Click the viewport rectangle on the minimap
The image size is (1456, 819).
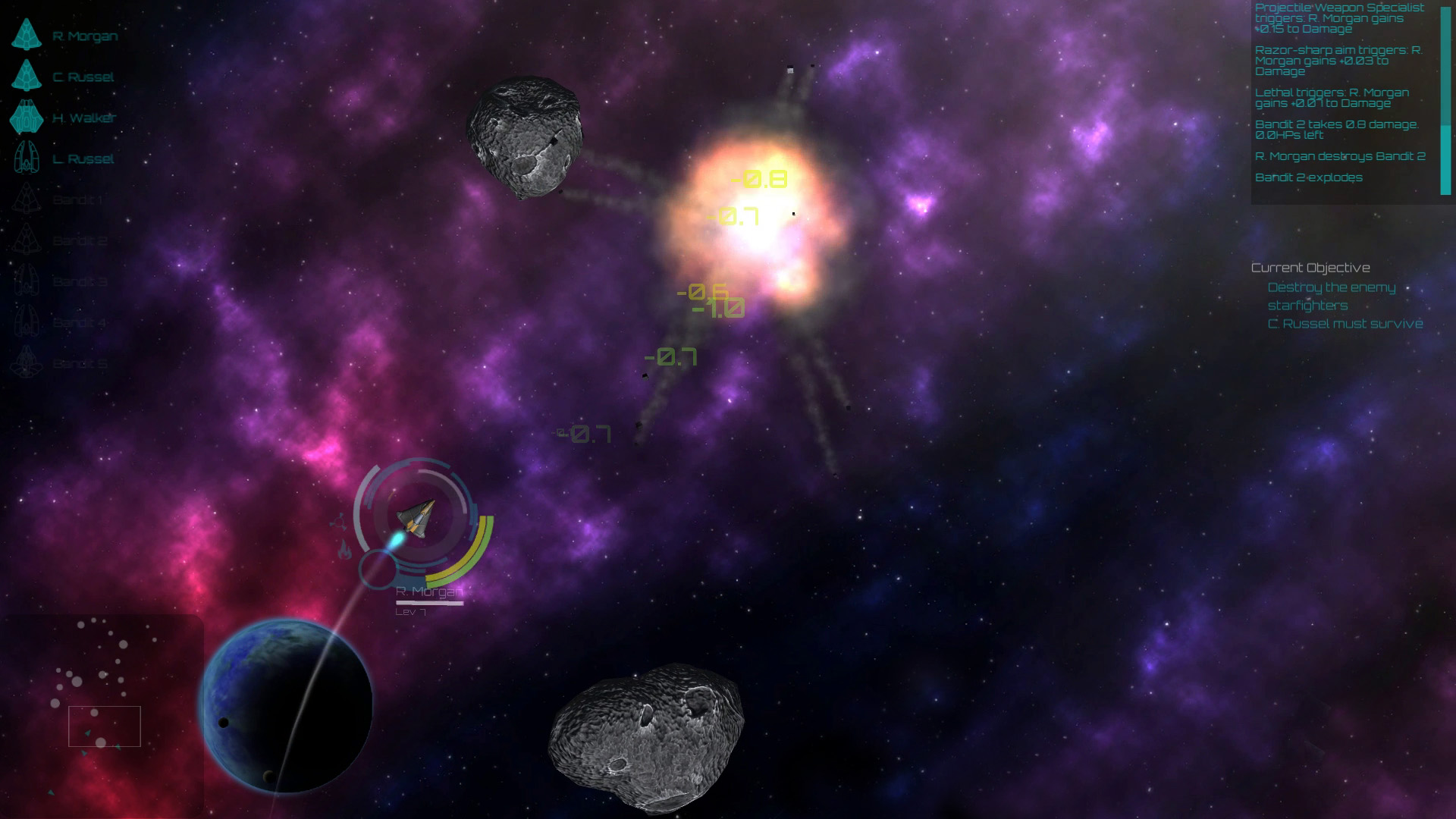point(104,726)
